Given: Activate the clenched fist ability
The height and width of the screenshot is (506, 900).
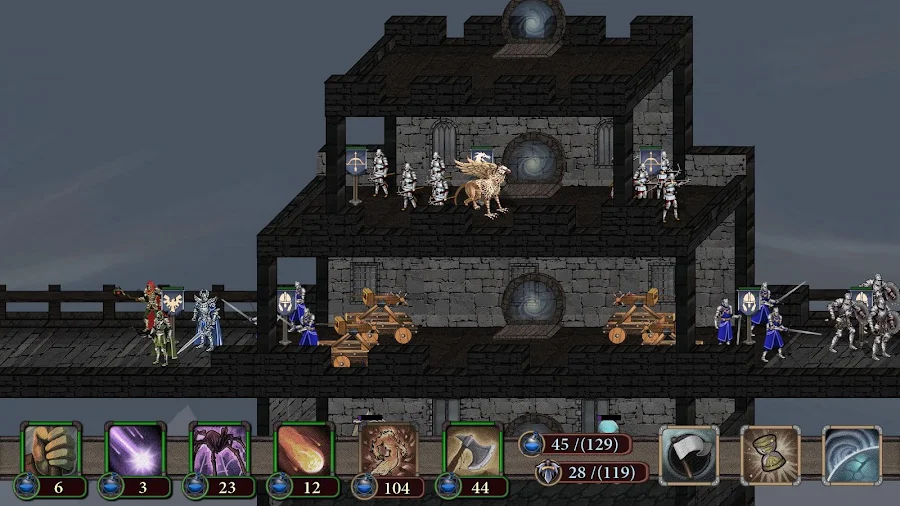Looking at the screenshot, I should tap(52, 451).
